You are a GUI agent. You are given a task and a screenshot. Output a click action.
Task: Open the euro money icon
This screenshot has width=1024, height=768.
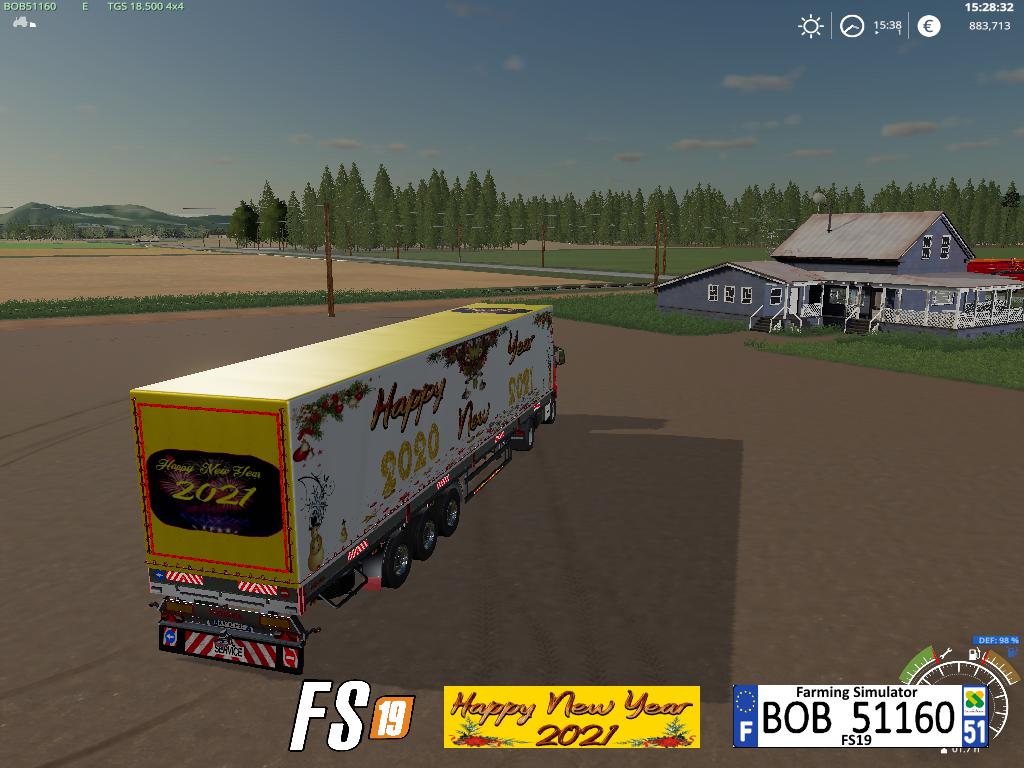[x=929, y=26]
